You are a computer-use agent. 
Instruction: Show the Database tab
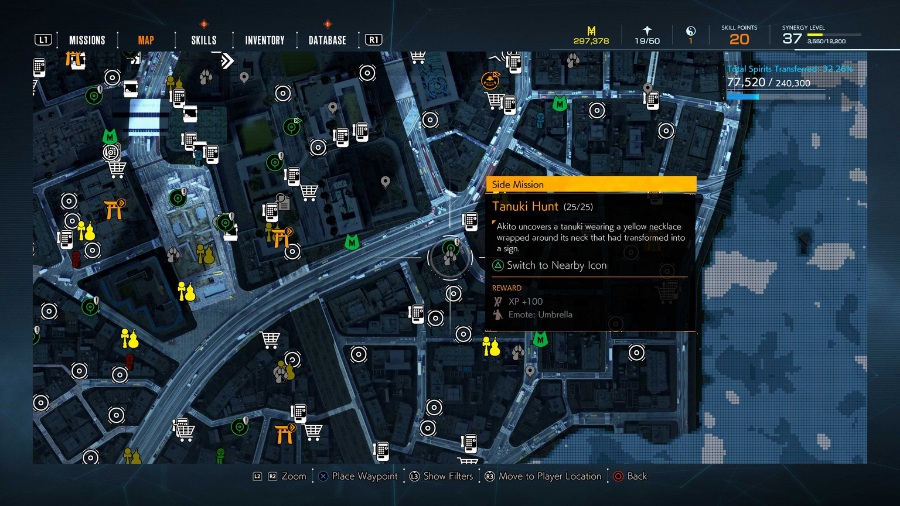pyautogui.click(x=327, y=41)
